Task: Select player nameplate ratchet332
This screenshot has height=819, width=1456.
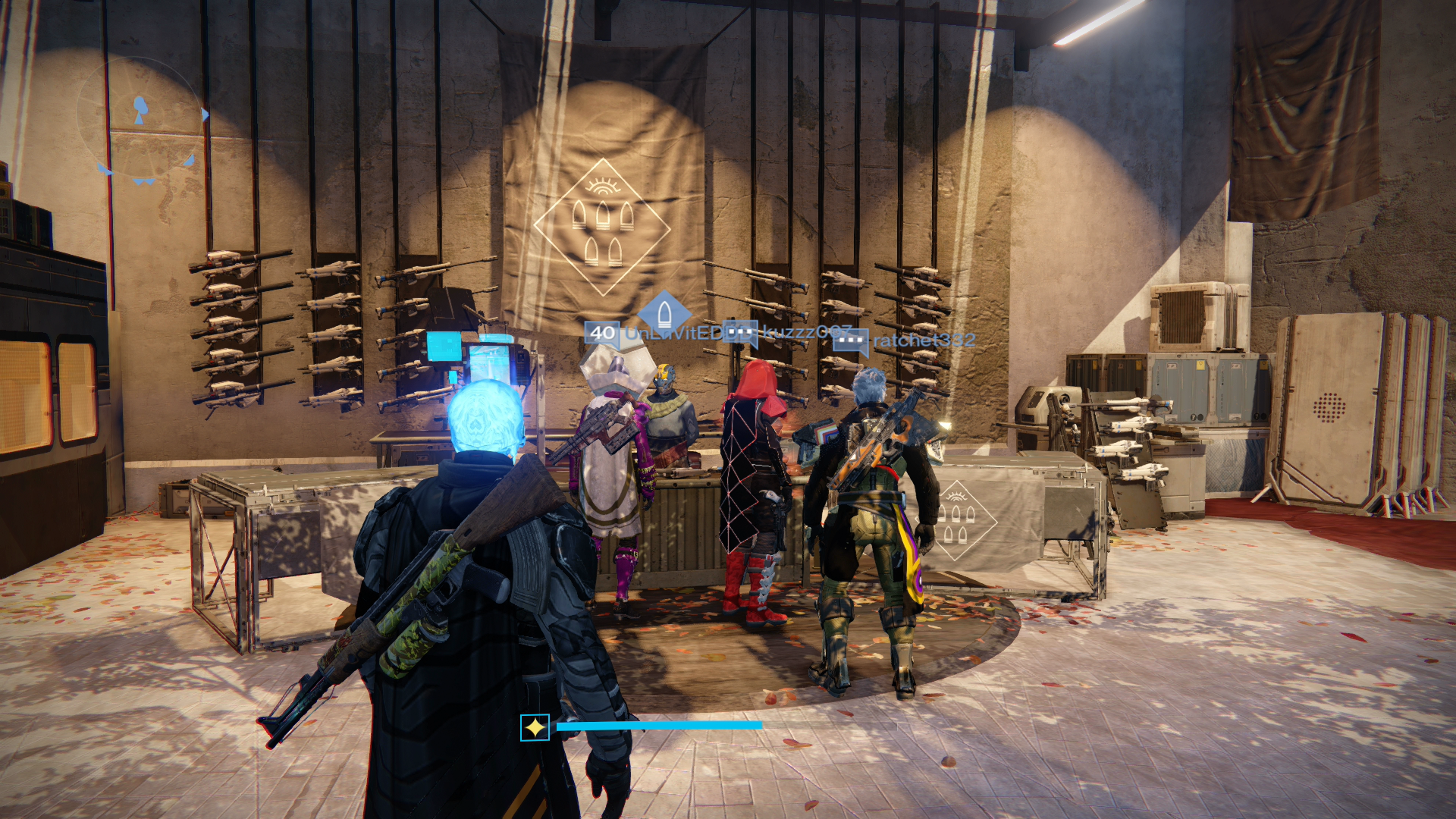Action: point(922,340)
